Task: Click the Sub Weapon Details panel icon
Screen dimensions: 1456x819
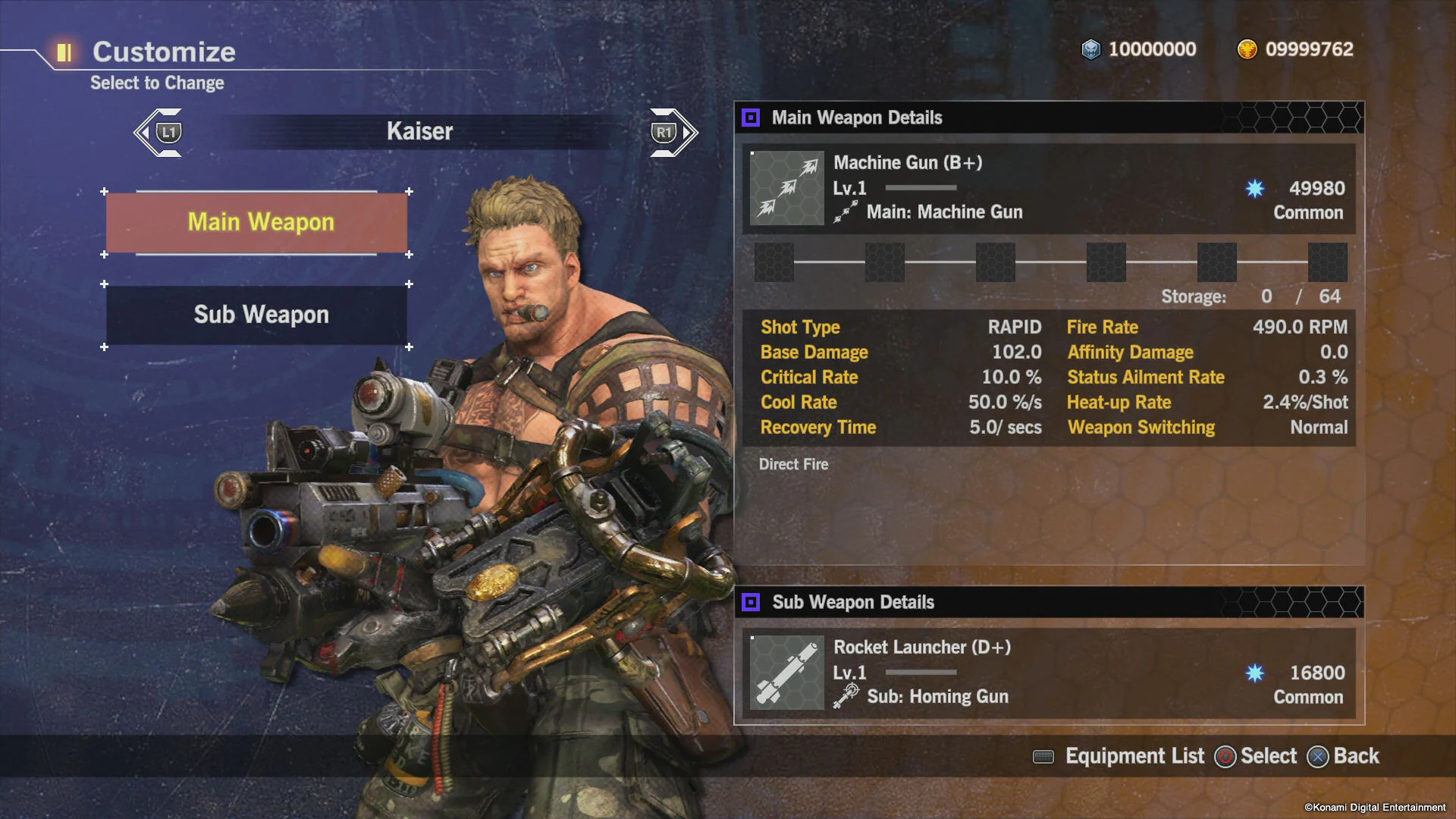Action: point(752,602)
